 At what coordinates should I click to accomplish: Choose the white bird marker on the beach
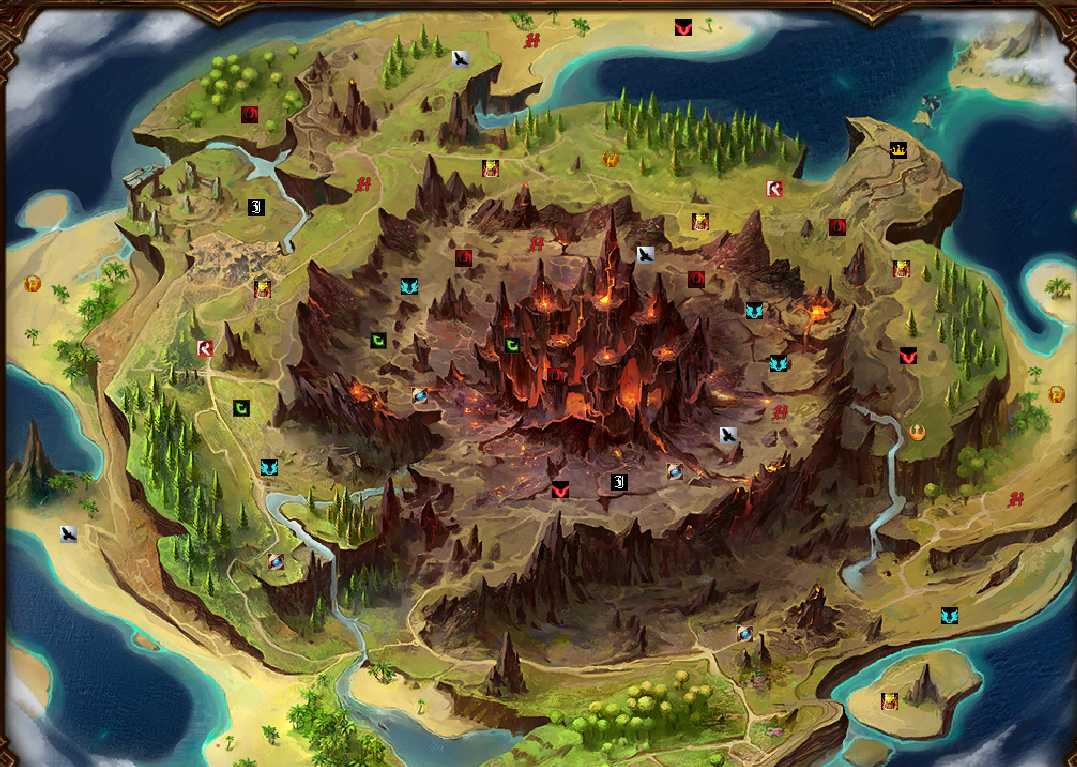(68, 534)
